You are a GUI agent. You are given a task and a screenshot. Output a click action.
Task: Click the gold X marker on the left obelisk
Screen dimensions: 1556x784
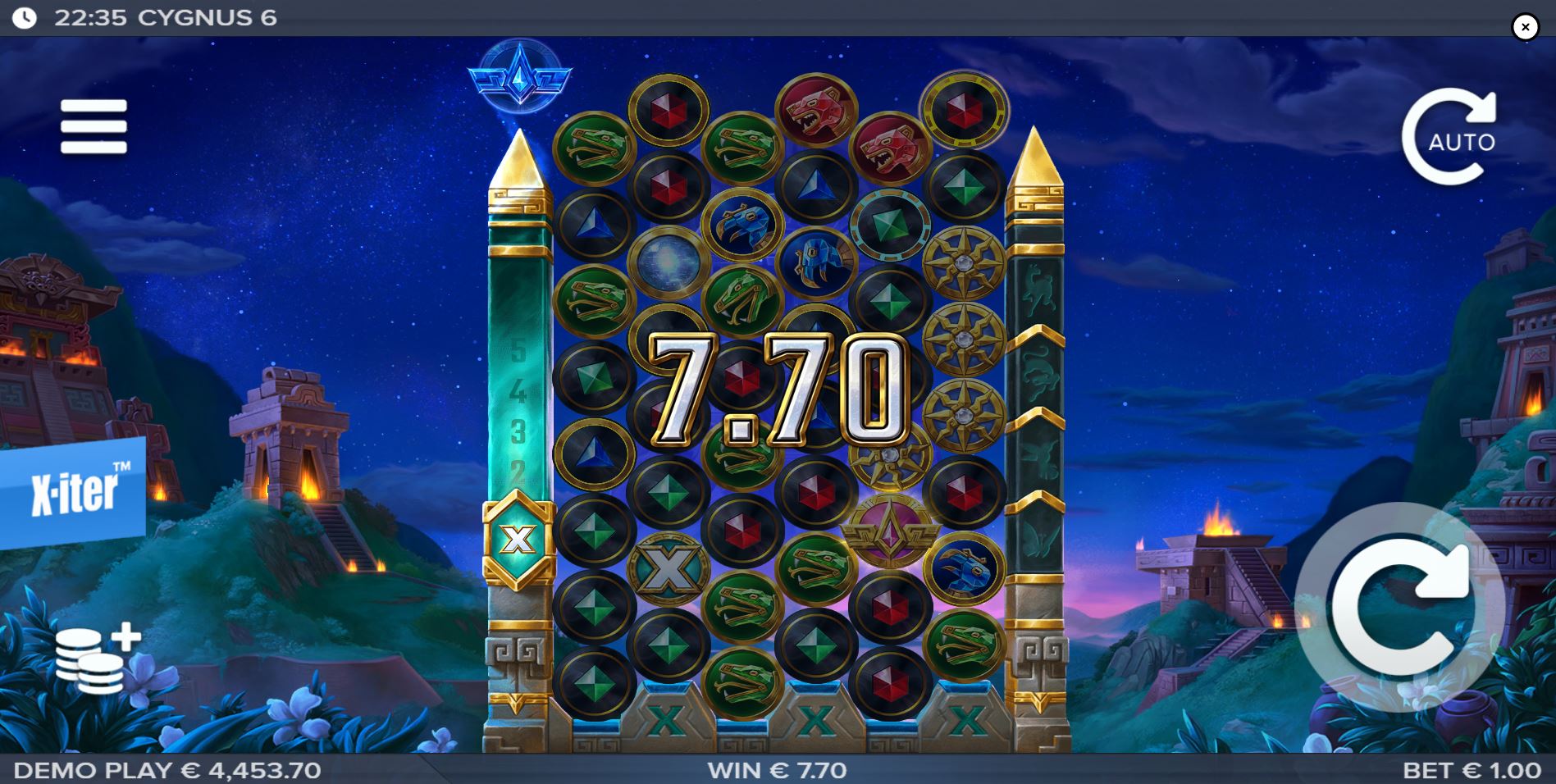tap(517, 537)
